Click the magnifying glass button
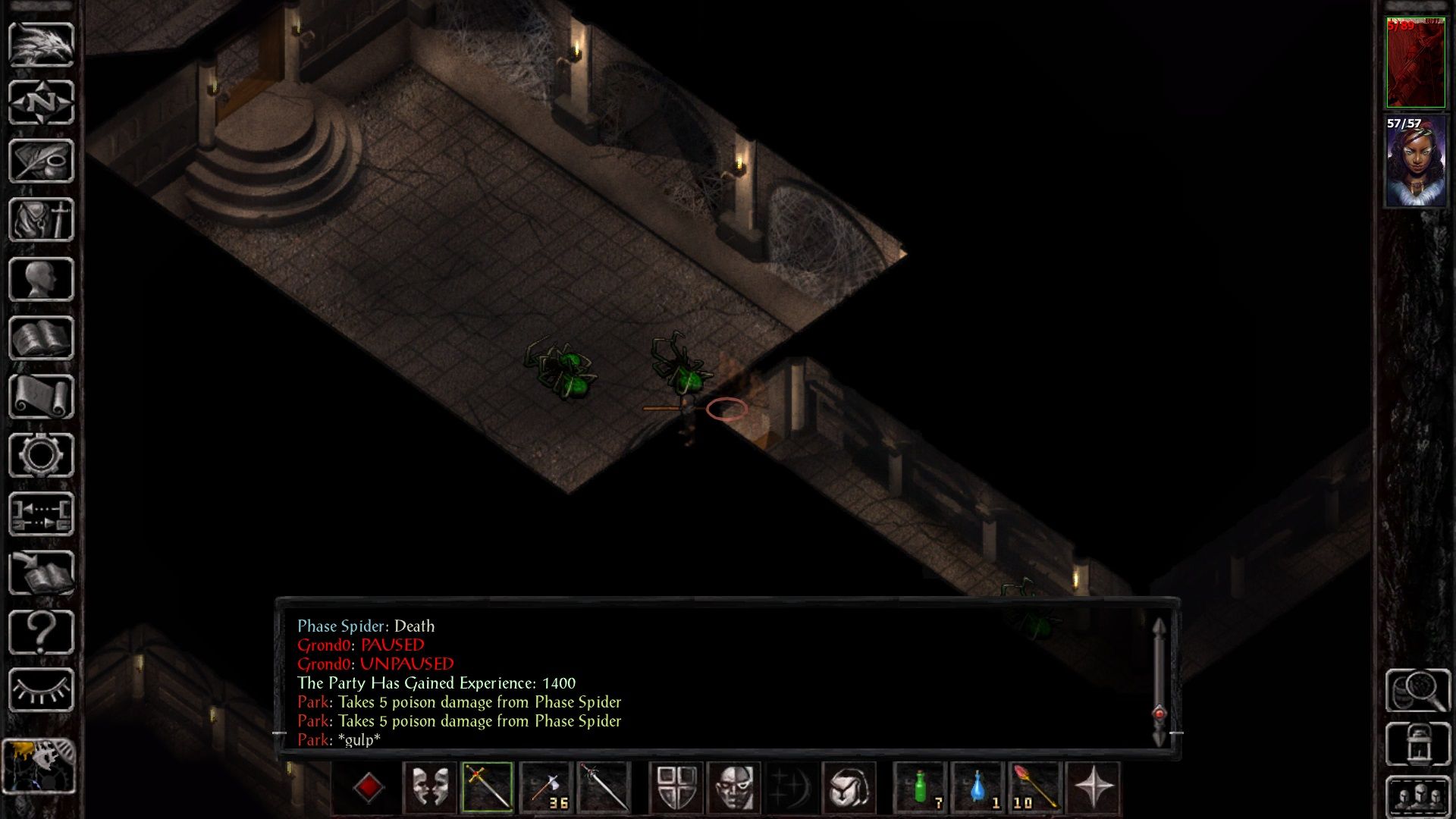This screenshot has width=1456, height=819. pos(1418,690)
